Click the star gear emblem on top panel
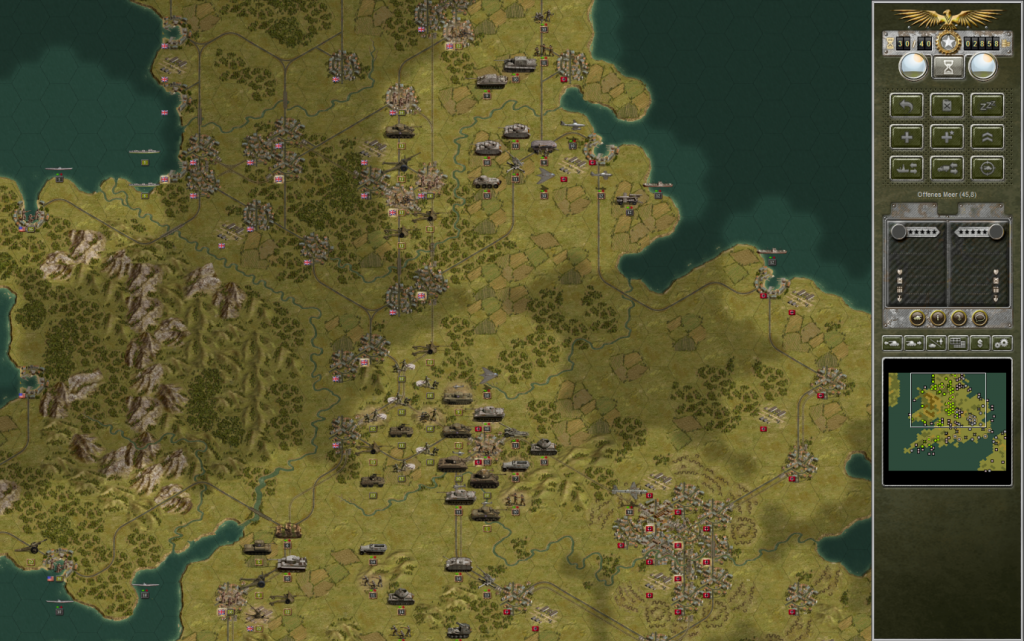The height and width of the screenshot is (641, 1024). coord(946,43)
